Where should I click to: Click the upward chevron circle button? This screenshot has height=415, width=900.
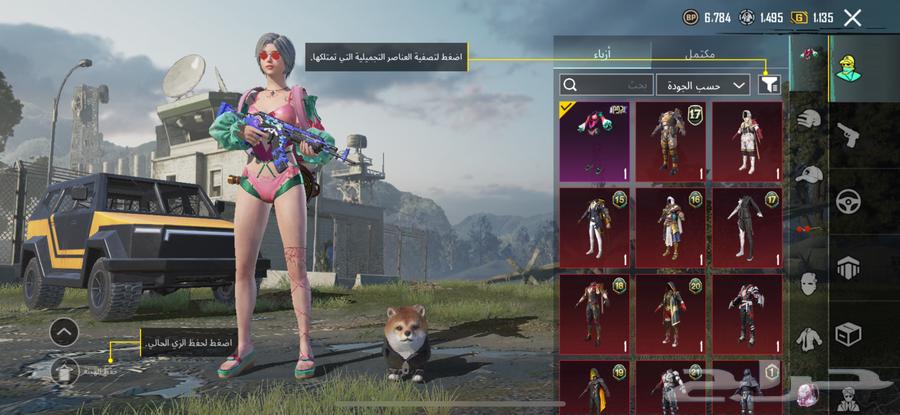coord(63,331)
